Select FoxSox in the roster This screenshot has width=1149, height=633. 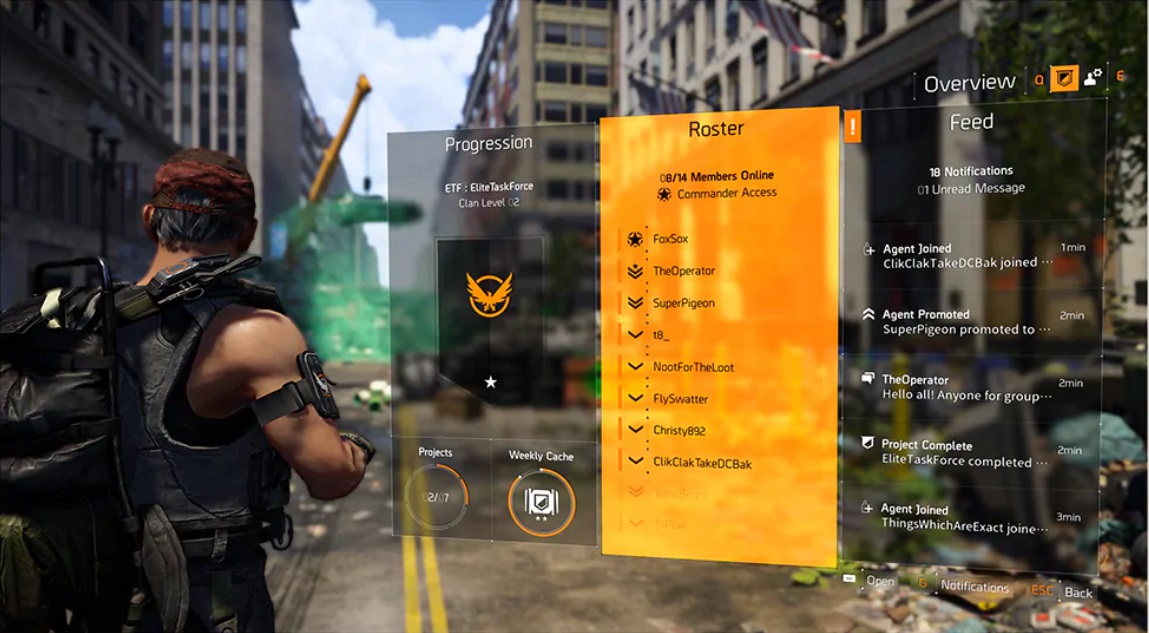coord(670,240)
